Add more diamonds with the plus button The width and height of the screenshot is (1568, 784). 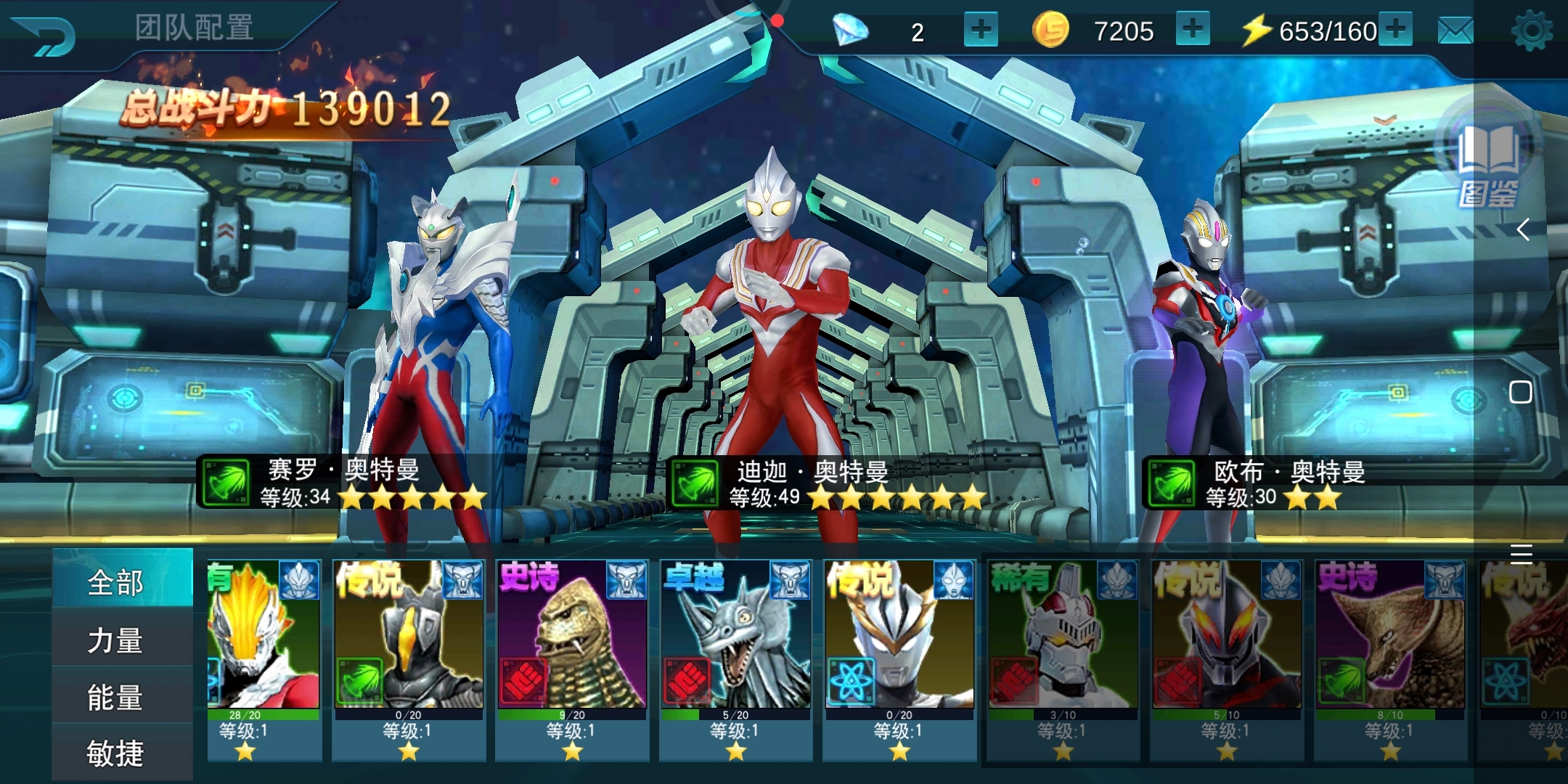(980, 30)
